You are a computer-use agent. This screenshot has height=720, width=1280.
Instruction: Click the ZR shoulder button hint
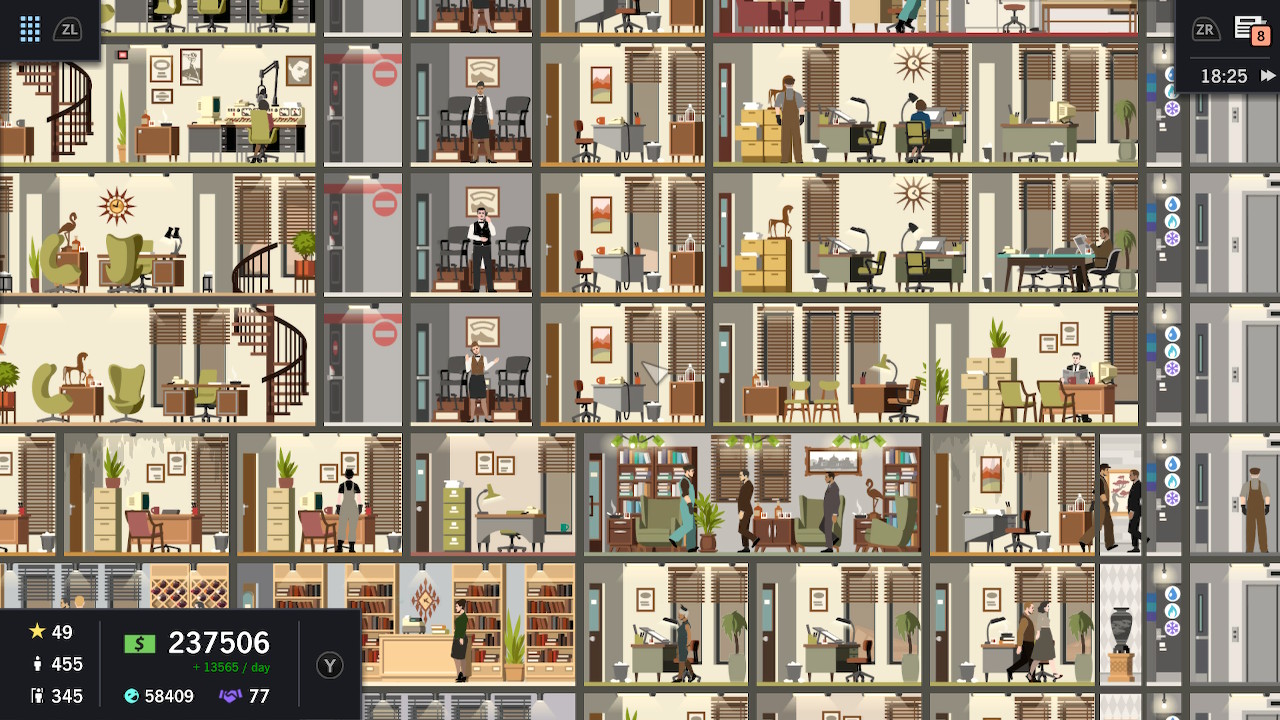(1207, 29)
